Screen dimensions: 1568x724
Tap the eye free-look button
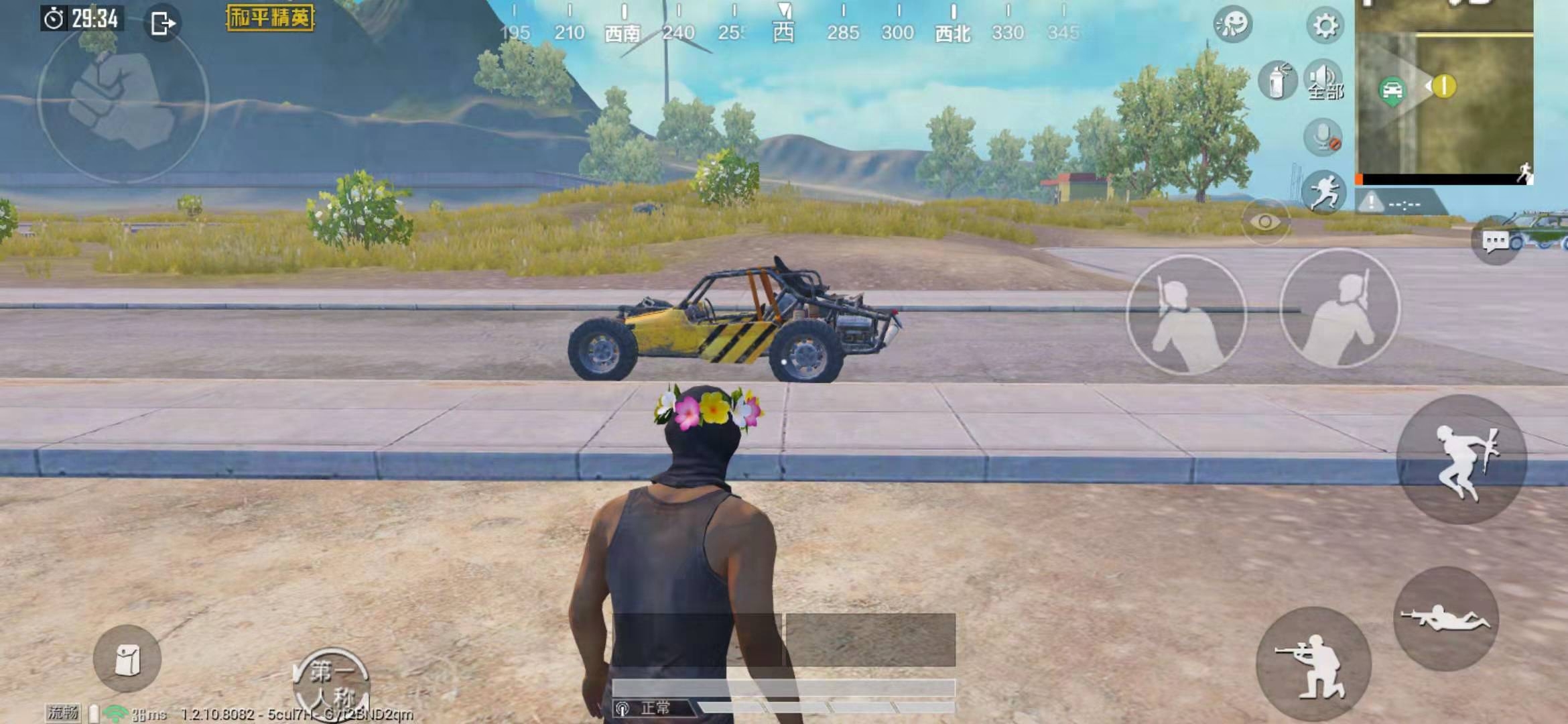pyautogui.click(x=1265, y=222)
